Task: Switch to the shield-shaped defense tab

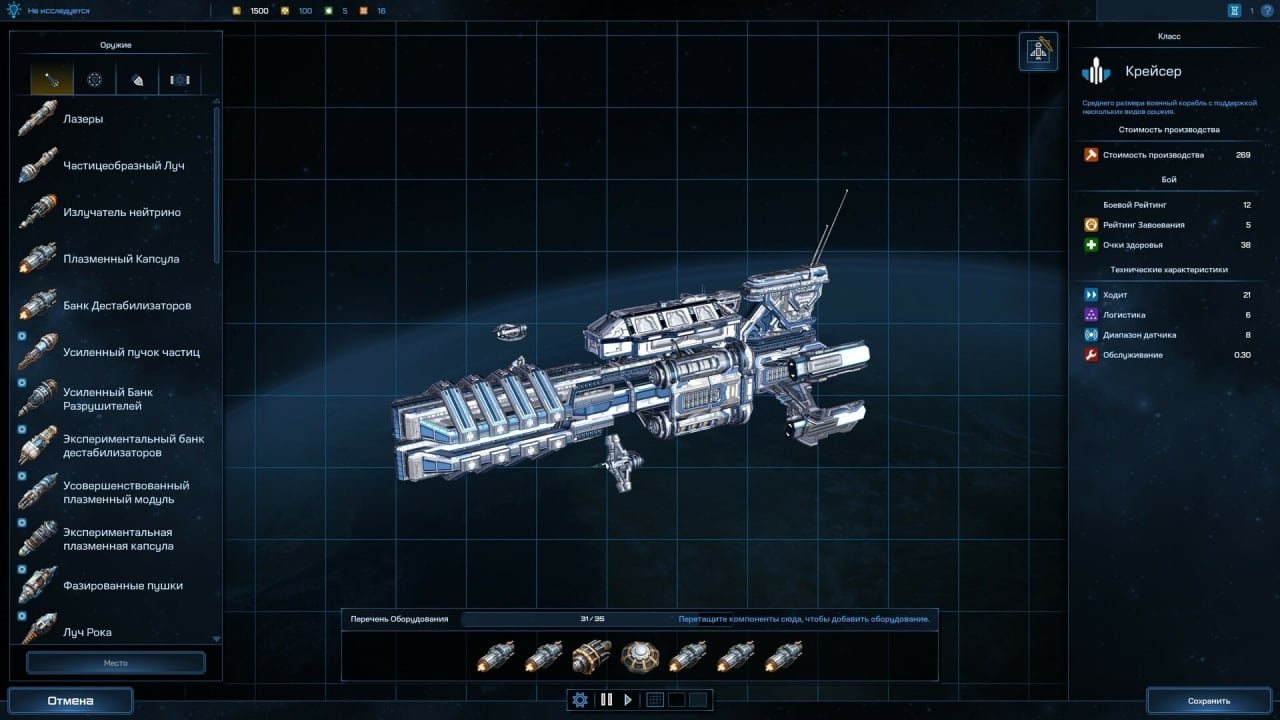Action: 137,80
